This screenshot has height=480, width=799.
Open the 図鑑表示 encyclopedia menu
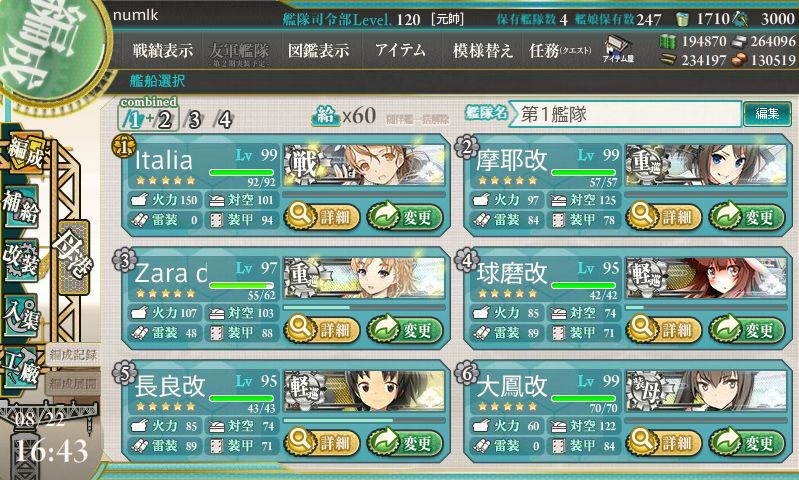click(318, 50)
